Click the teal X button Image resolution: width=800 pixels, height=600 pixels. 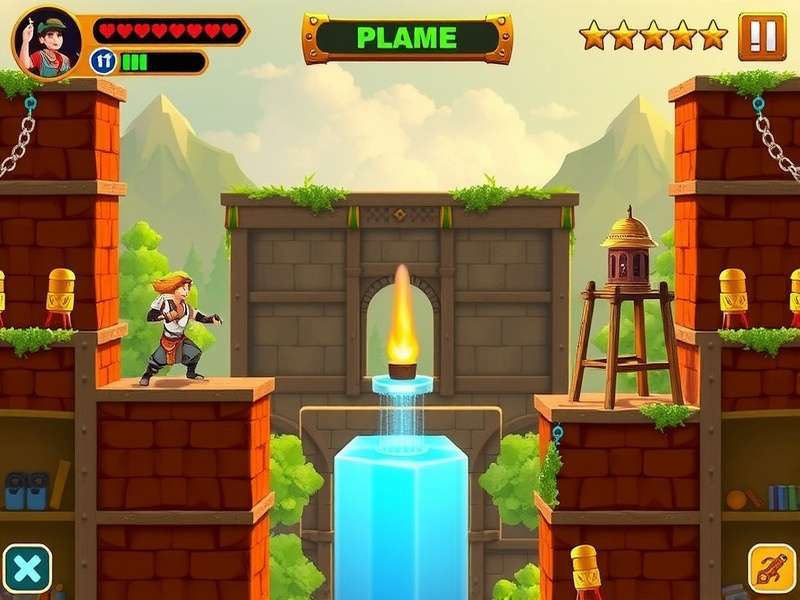click(27, 569)
